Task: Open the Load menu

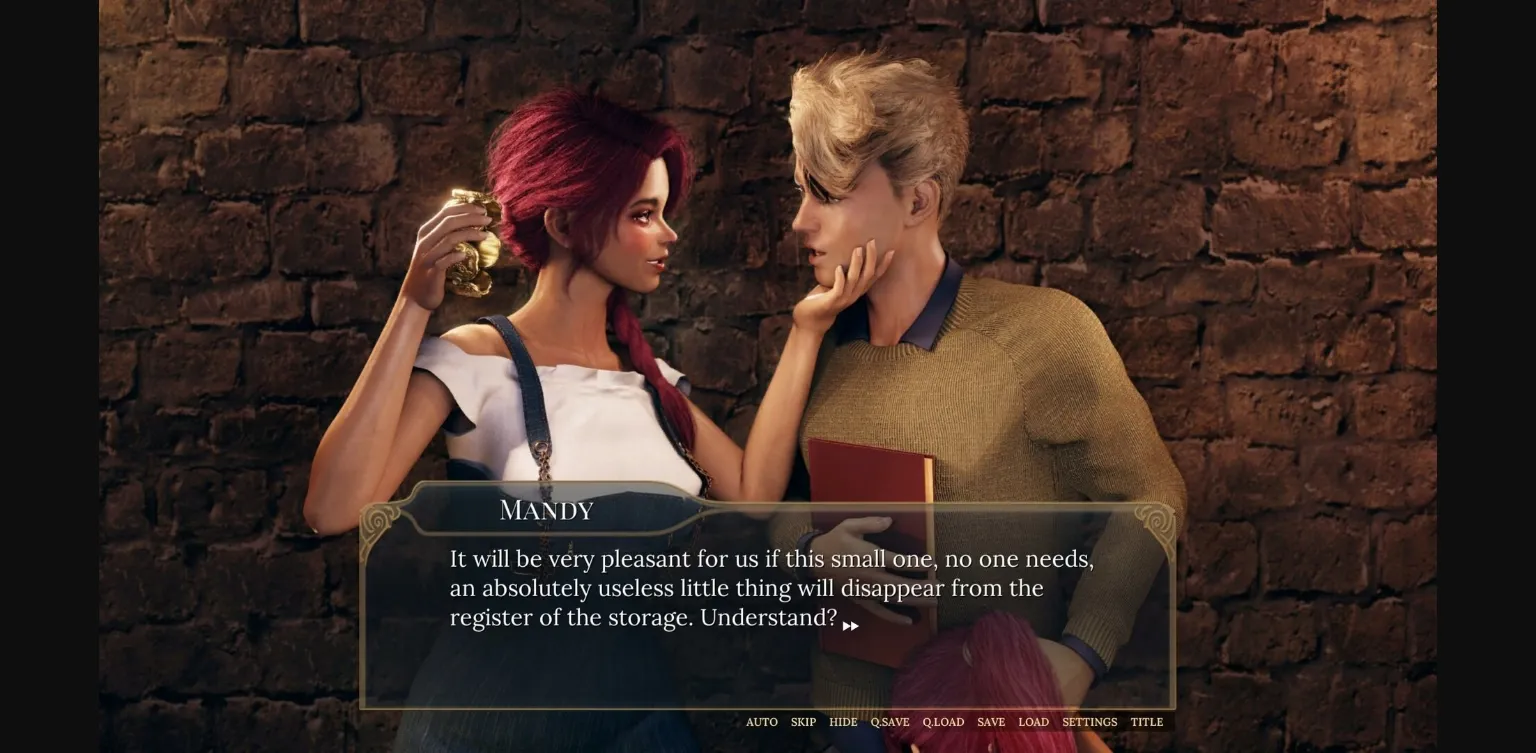Action: (1033, 722)
